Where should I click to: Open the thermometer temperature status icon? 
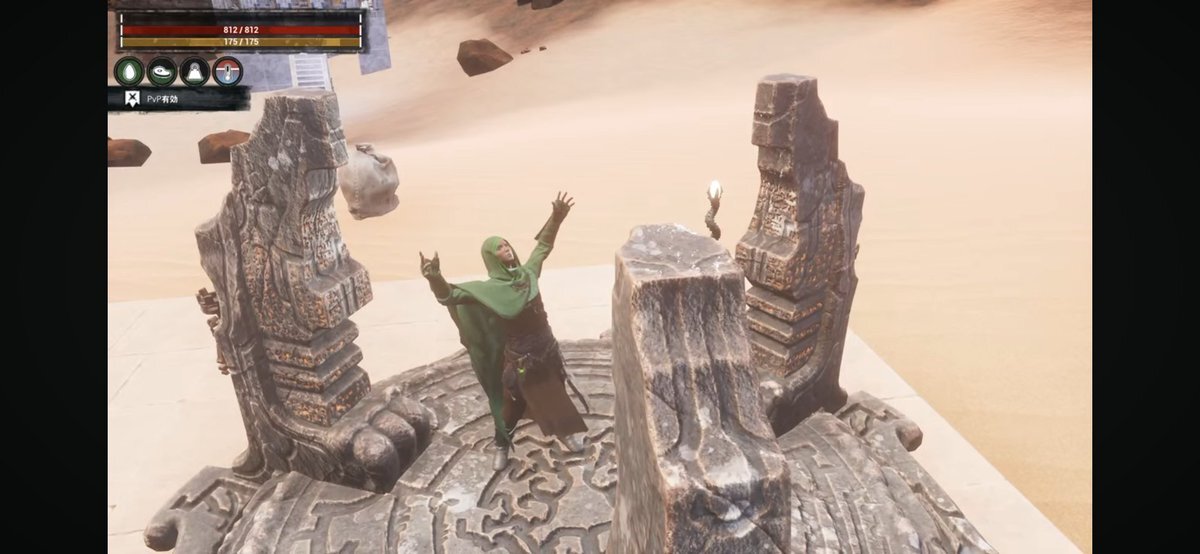pos(228,71)
